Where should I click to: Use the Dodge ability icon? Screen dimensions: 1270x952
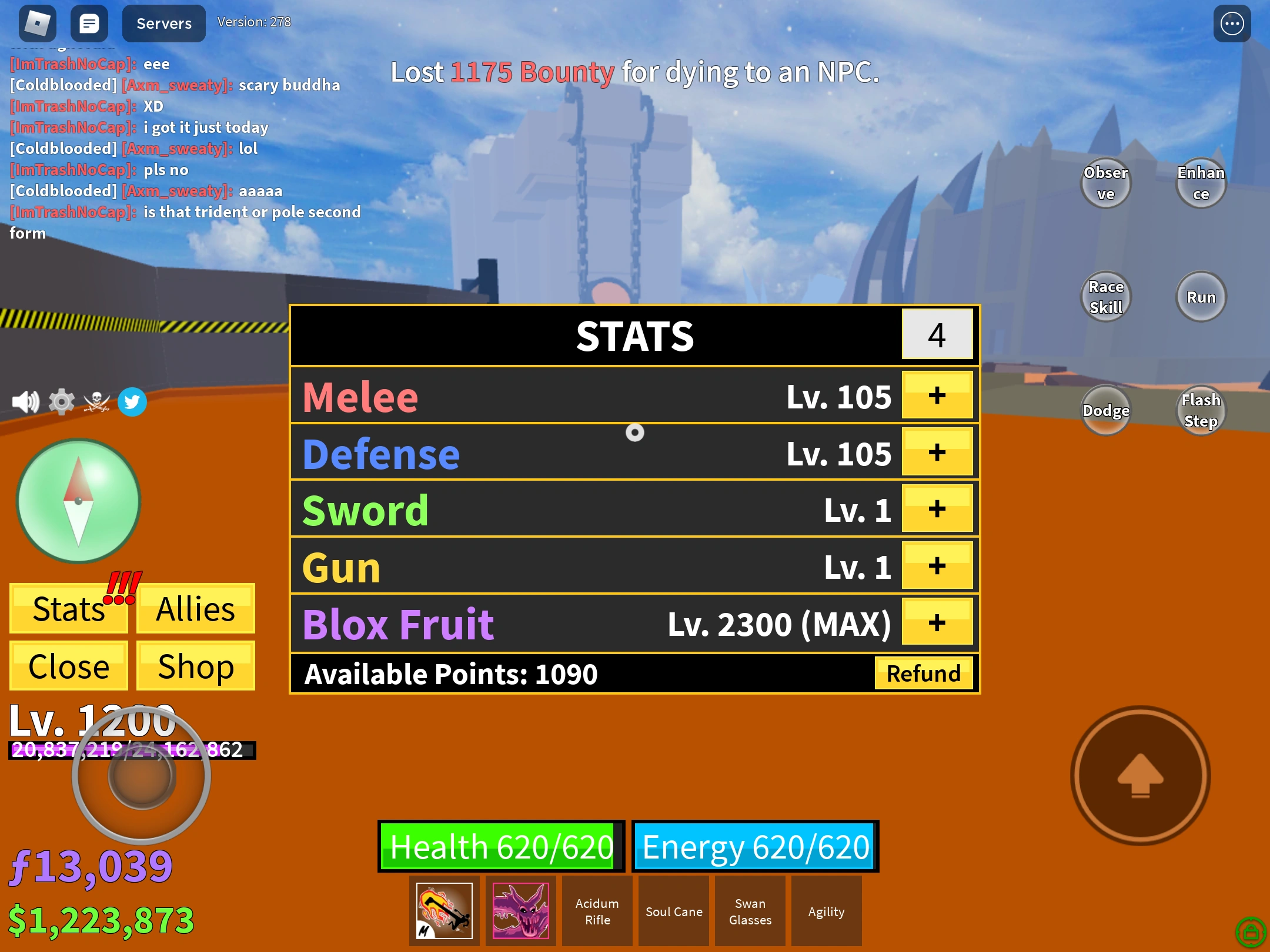click(1106, 410)
